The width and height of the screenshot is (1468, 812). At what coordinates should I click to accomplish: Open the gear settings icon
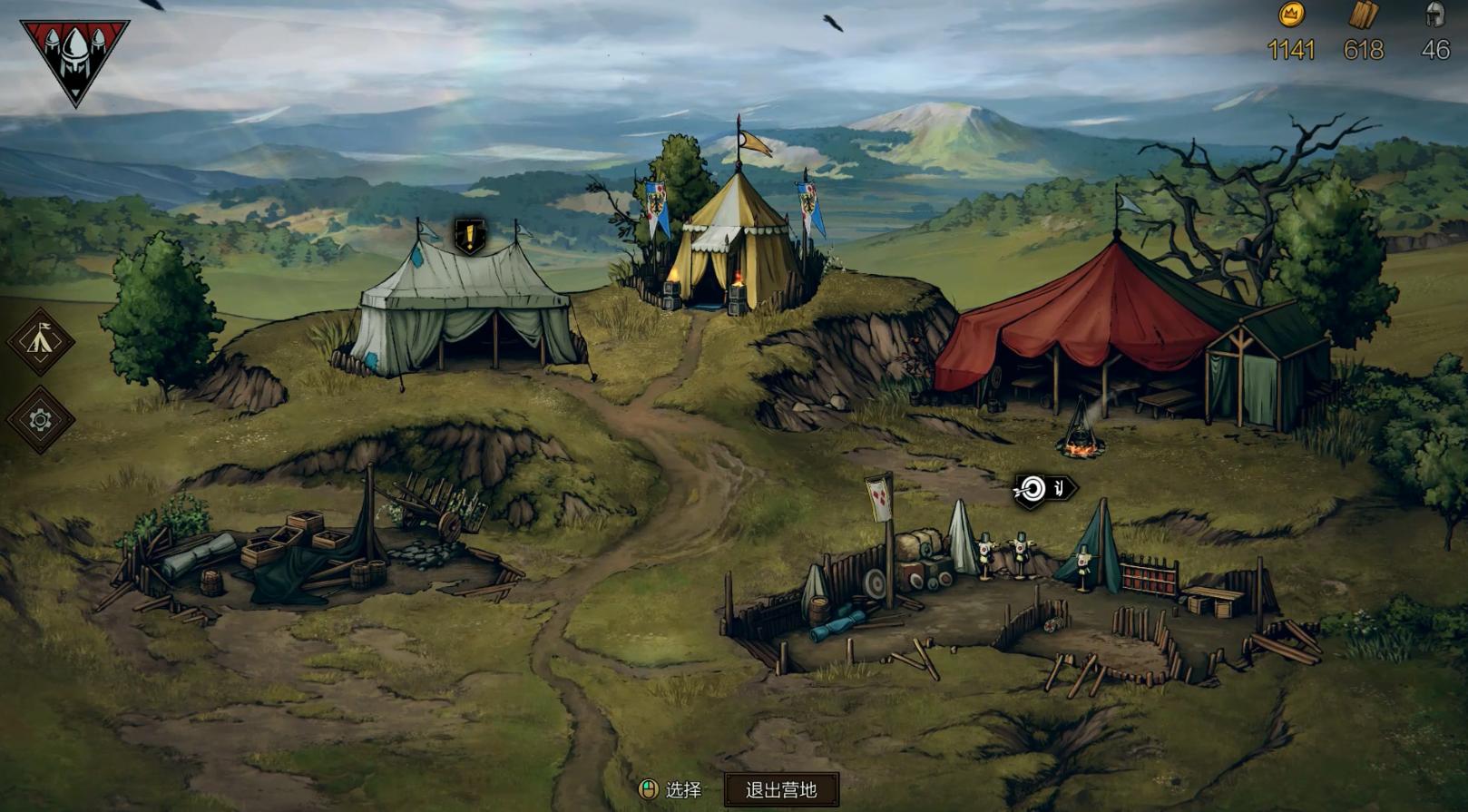[40, 419]
